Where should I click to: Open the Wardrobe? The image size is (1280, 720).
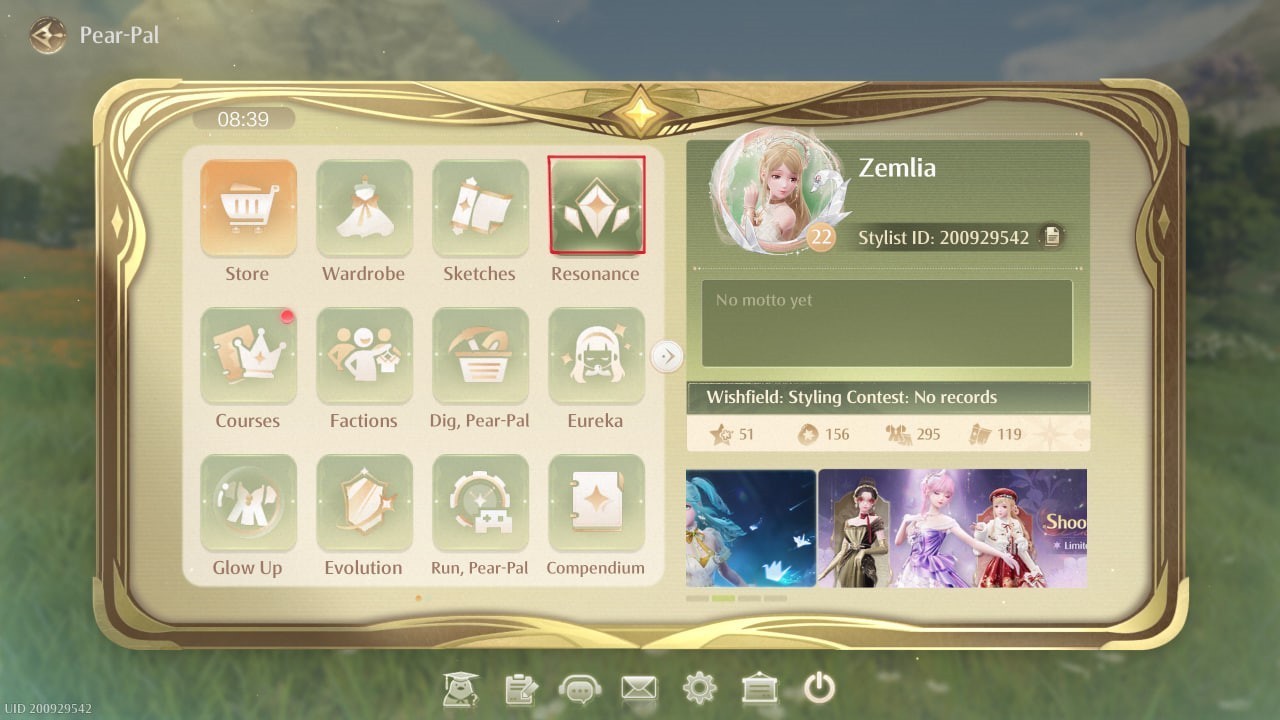pos(364,208)
